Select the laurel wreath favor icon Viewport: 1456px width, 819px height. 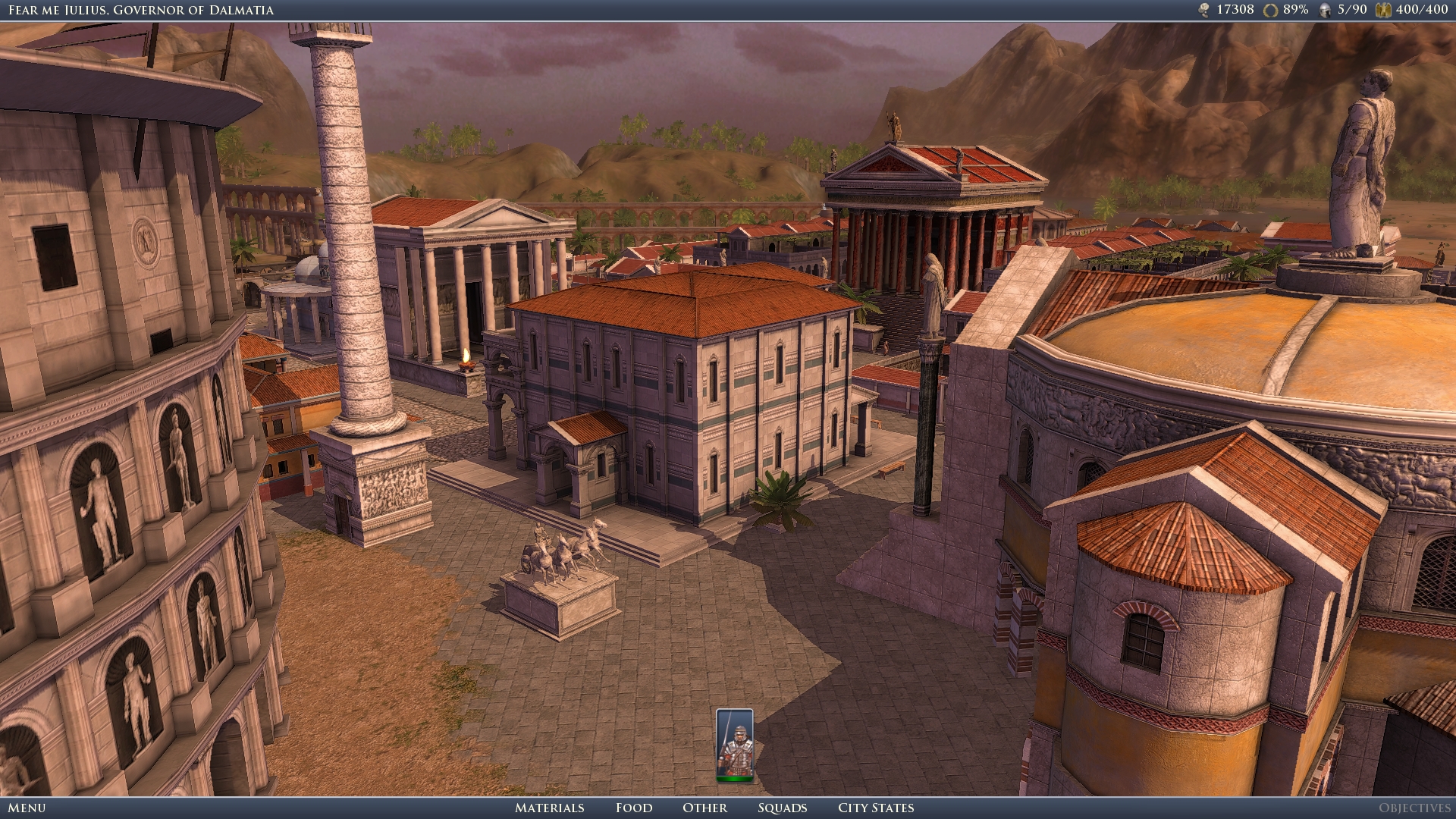tap(1271, 10)
